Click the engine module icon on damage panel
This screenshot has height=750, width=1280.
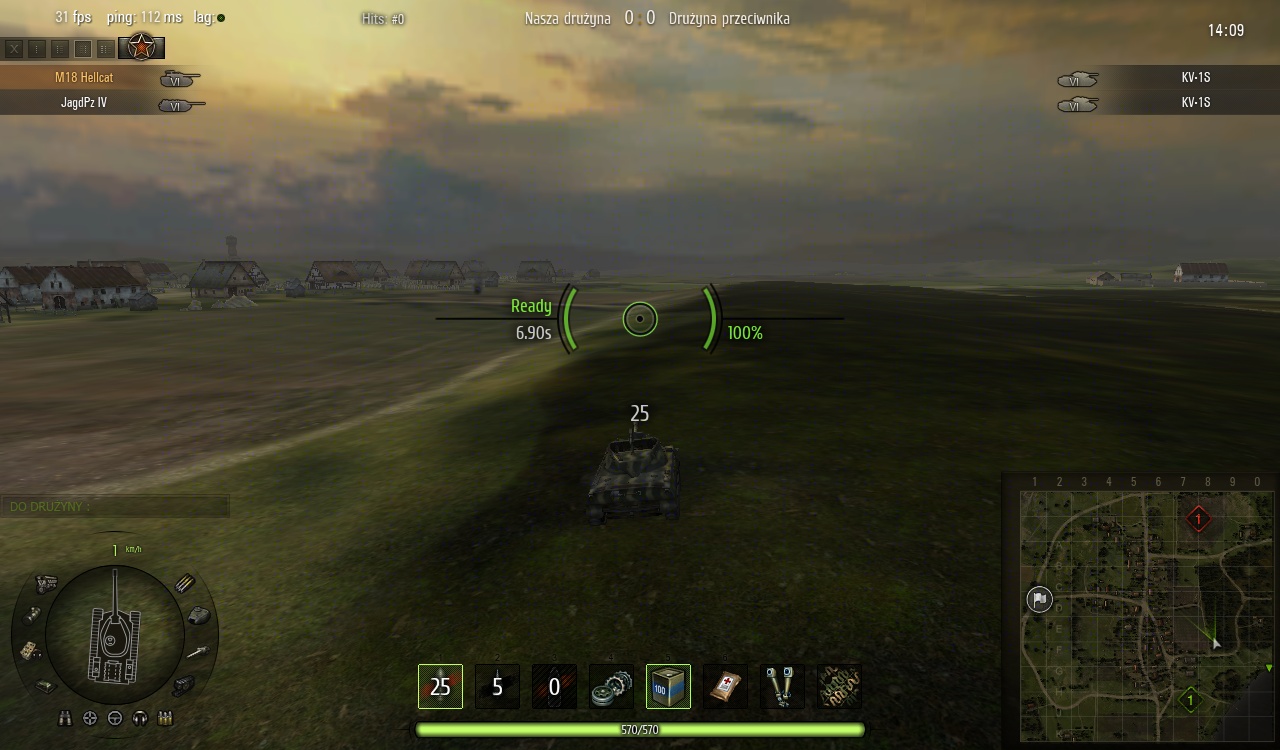click(47, 583)
